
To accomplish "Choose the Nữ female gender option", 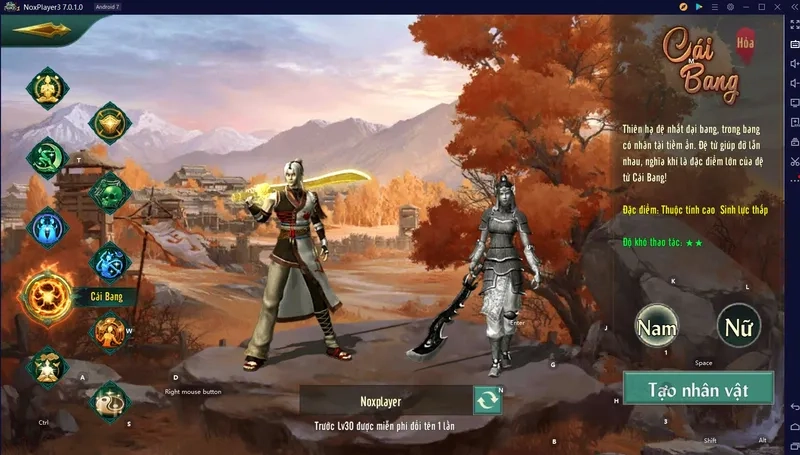I will (x=739, y=325).
